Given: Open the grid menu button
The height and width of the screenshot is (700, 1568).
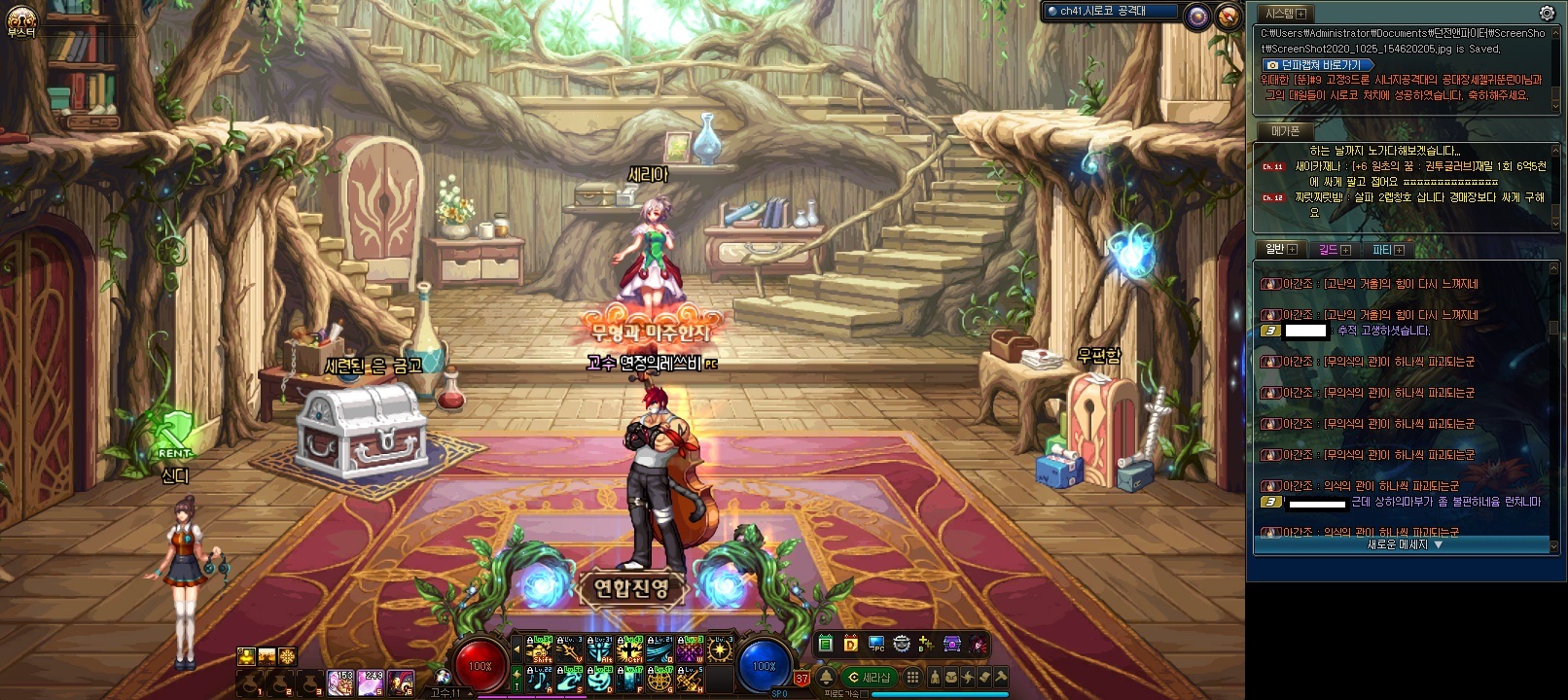Looking at the screenshot, I should [x=912, y=678].
